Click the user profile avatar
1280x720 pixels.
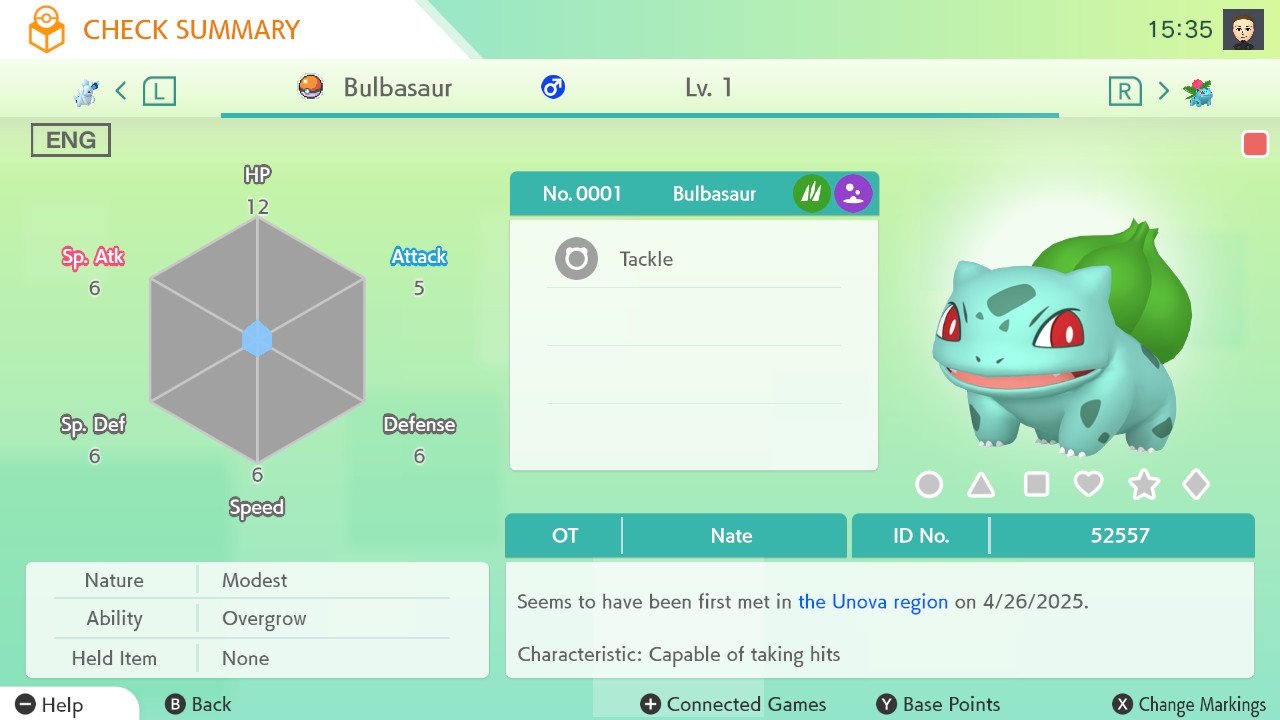pos(1243,30)
